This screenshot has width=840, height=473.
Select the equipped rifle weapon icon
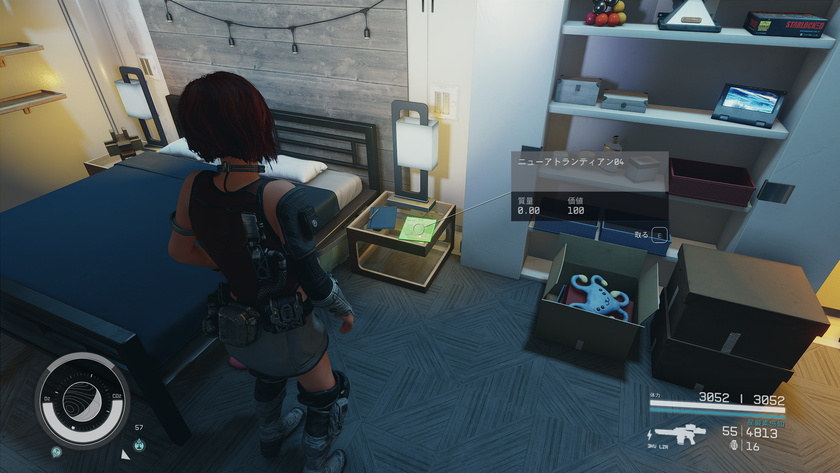point(680,437)
